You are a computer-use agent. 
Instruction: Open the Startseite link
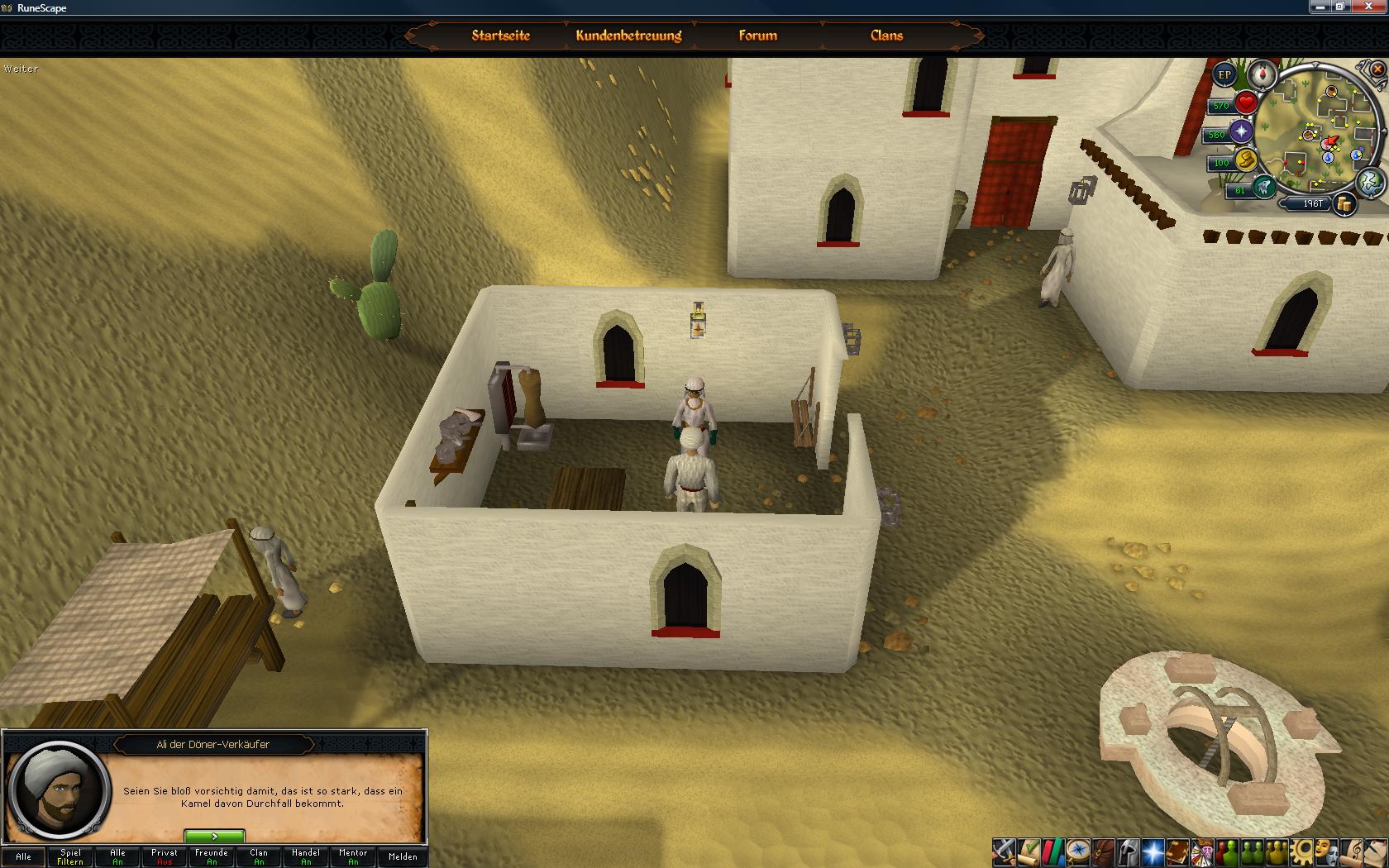pyautogui.click(x=500, y=36)
